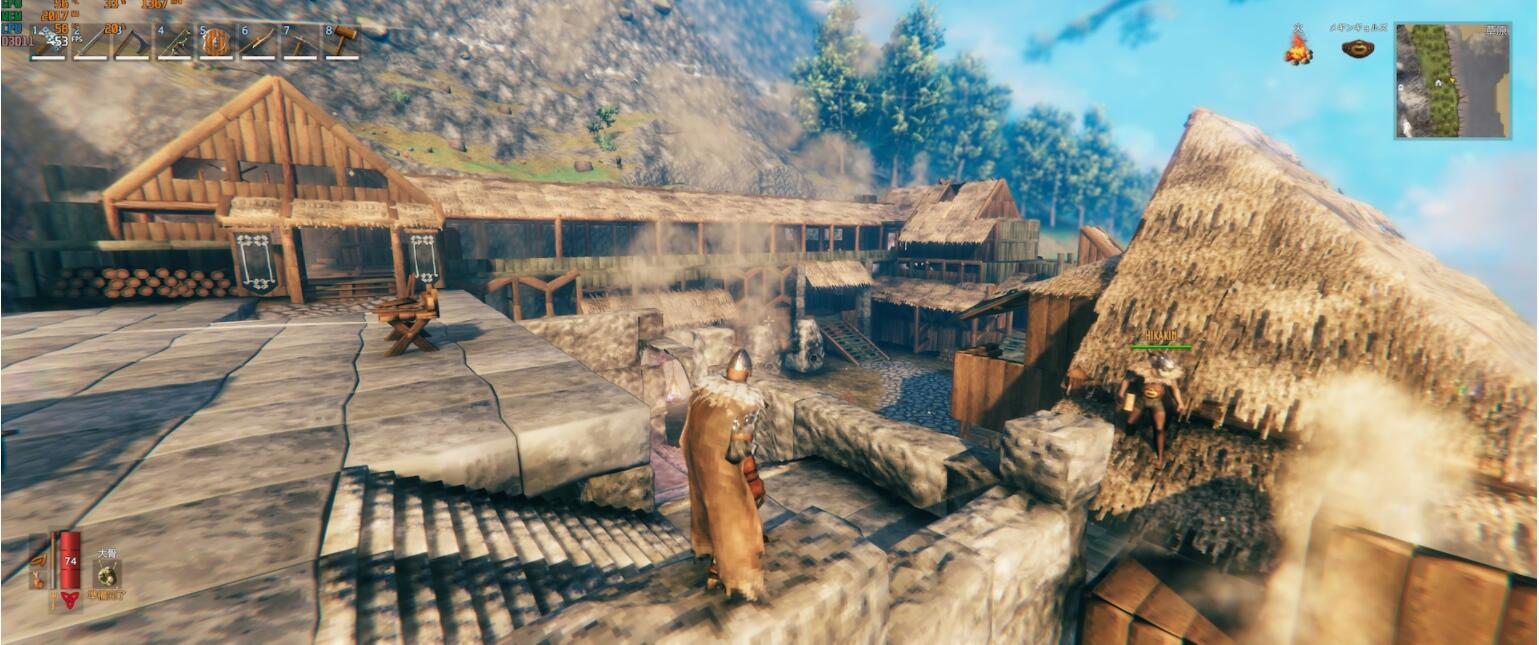
Task: Equip the round wooden shield slot
Action: (x=216, y=42)
